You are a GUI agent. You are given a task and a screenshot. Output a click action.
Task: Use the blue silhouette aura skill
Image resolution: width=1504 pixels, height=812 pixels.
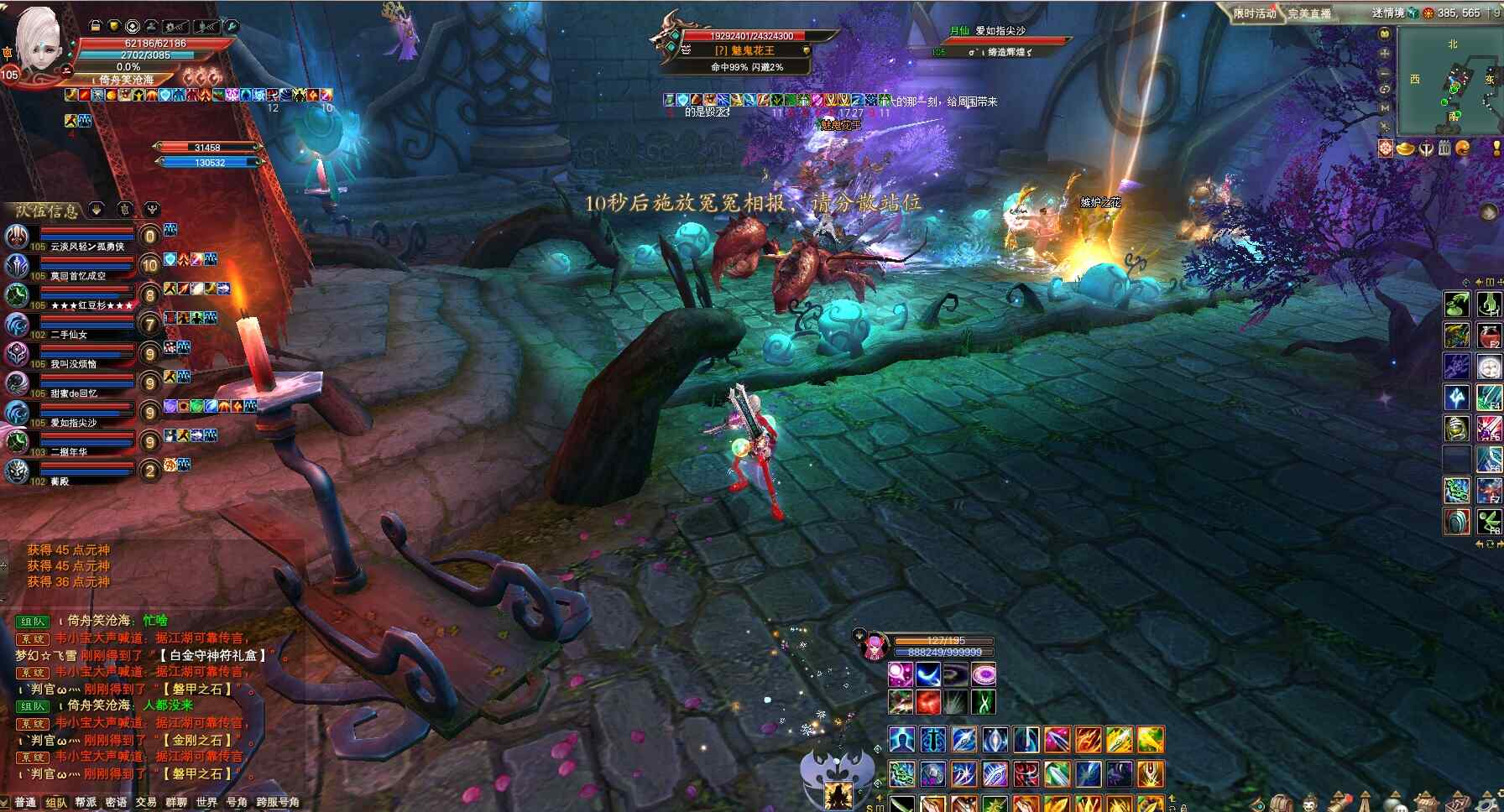click(x=901, y=740)
